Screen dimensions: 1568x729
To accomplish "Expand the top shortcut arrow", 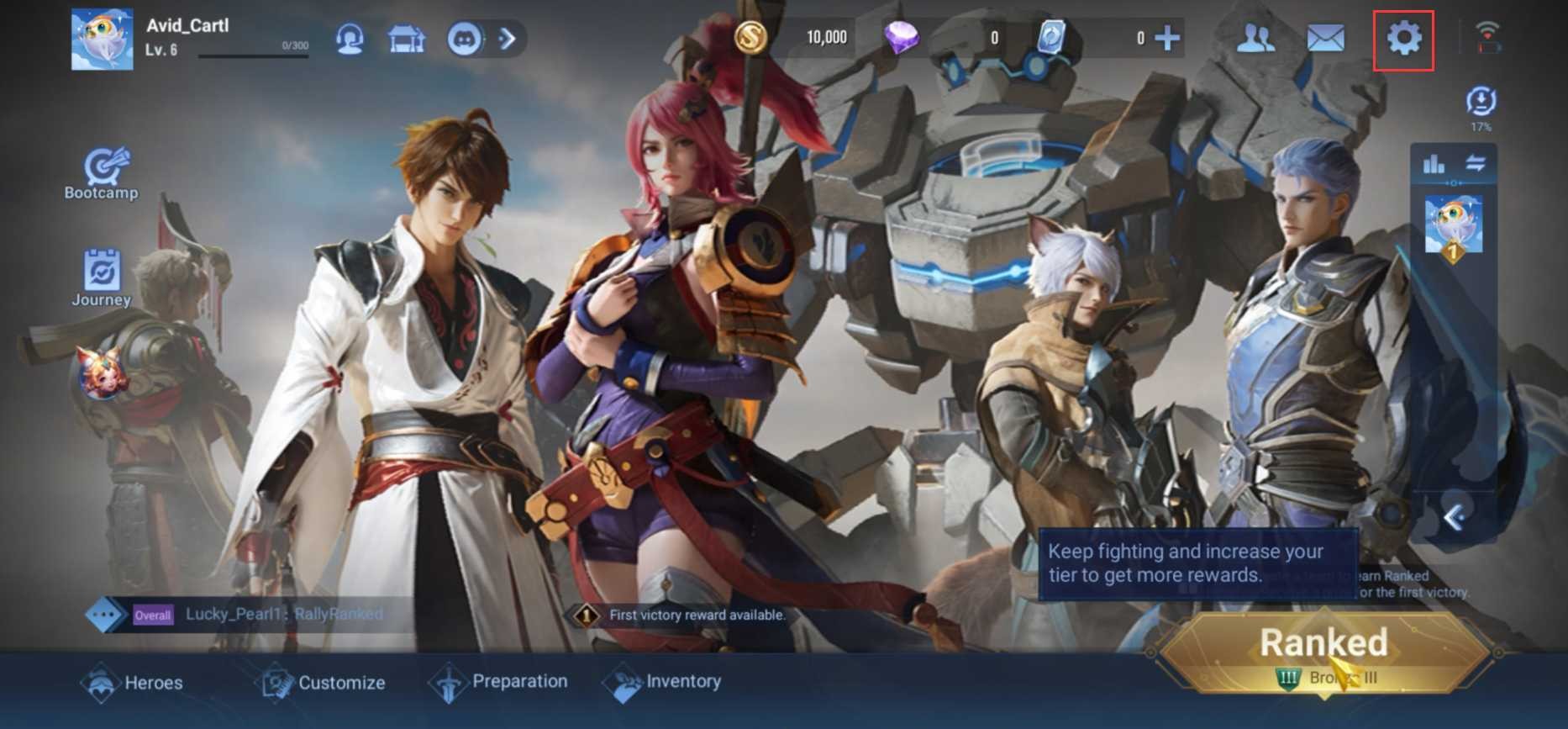I will click(508, 39).
